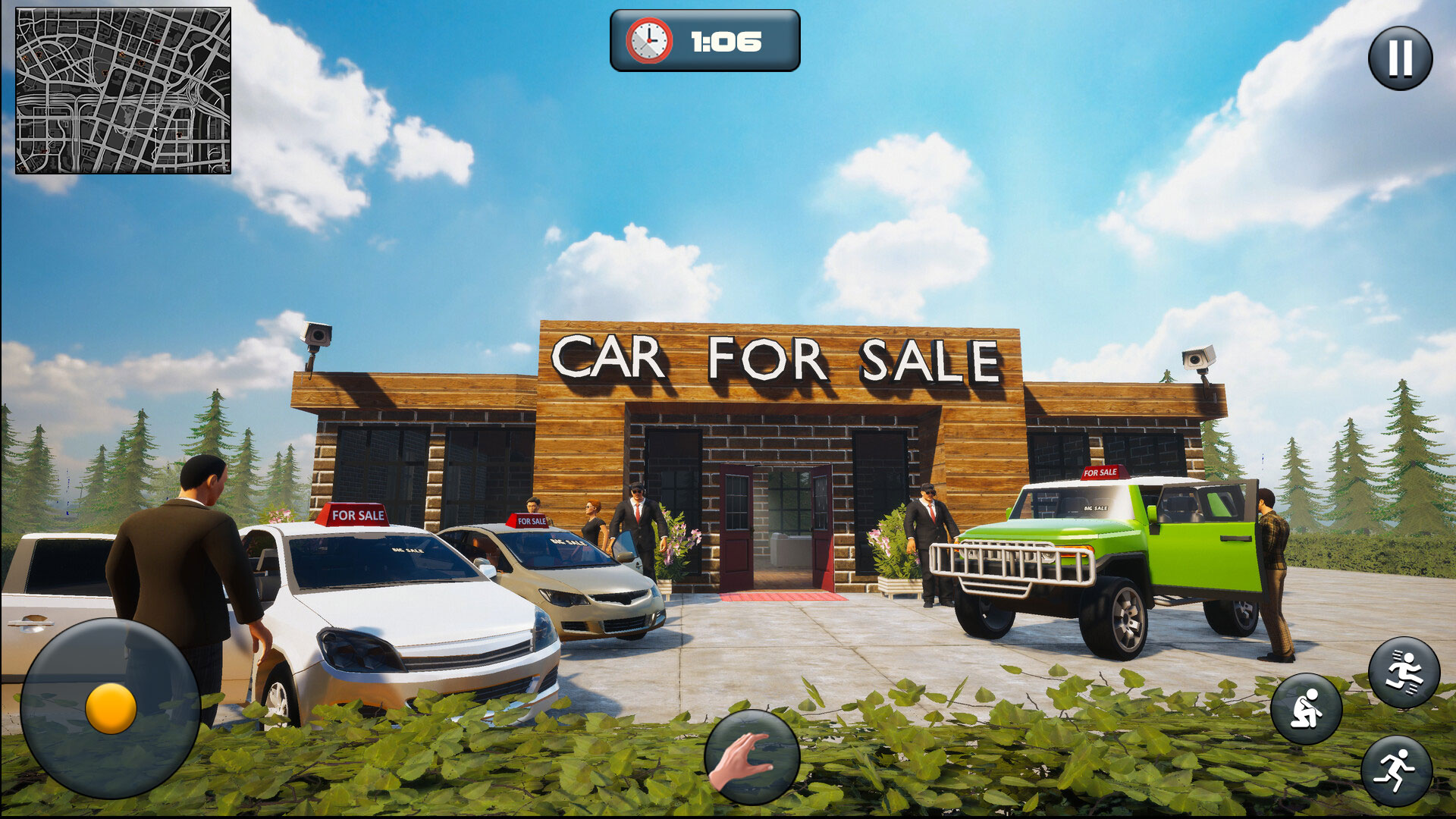
Task: Tap the clock icon beside the timer
Action: (649, 42)
